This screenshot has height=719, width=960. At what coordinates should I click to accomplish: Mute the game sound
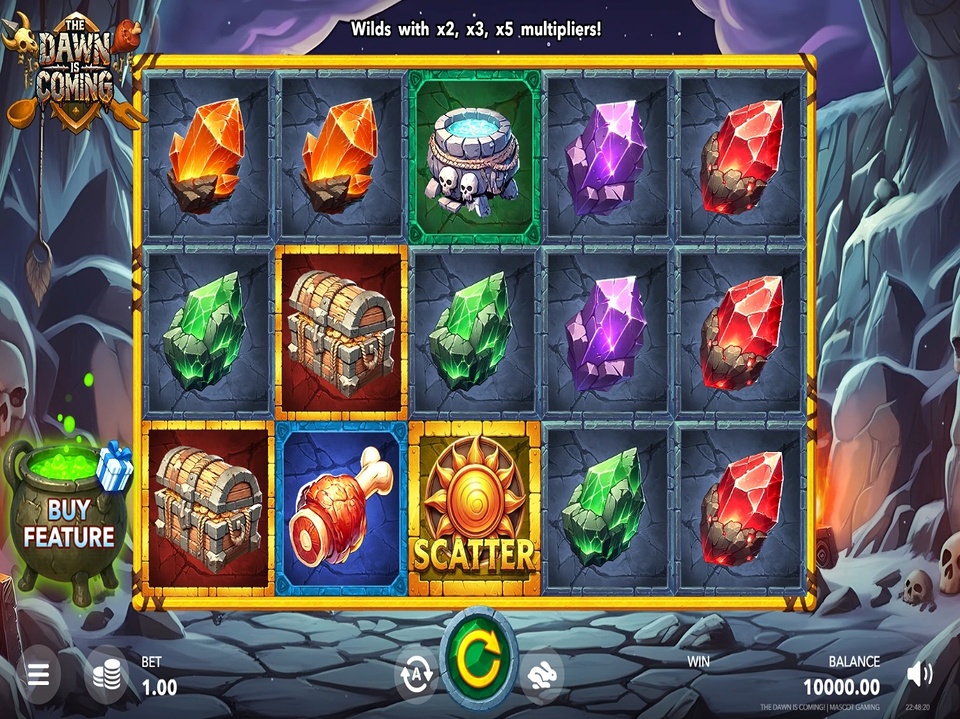(919, 674)
